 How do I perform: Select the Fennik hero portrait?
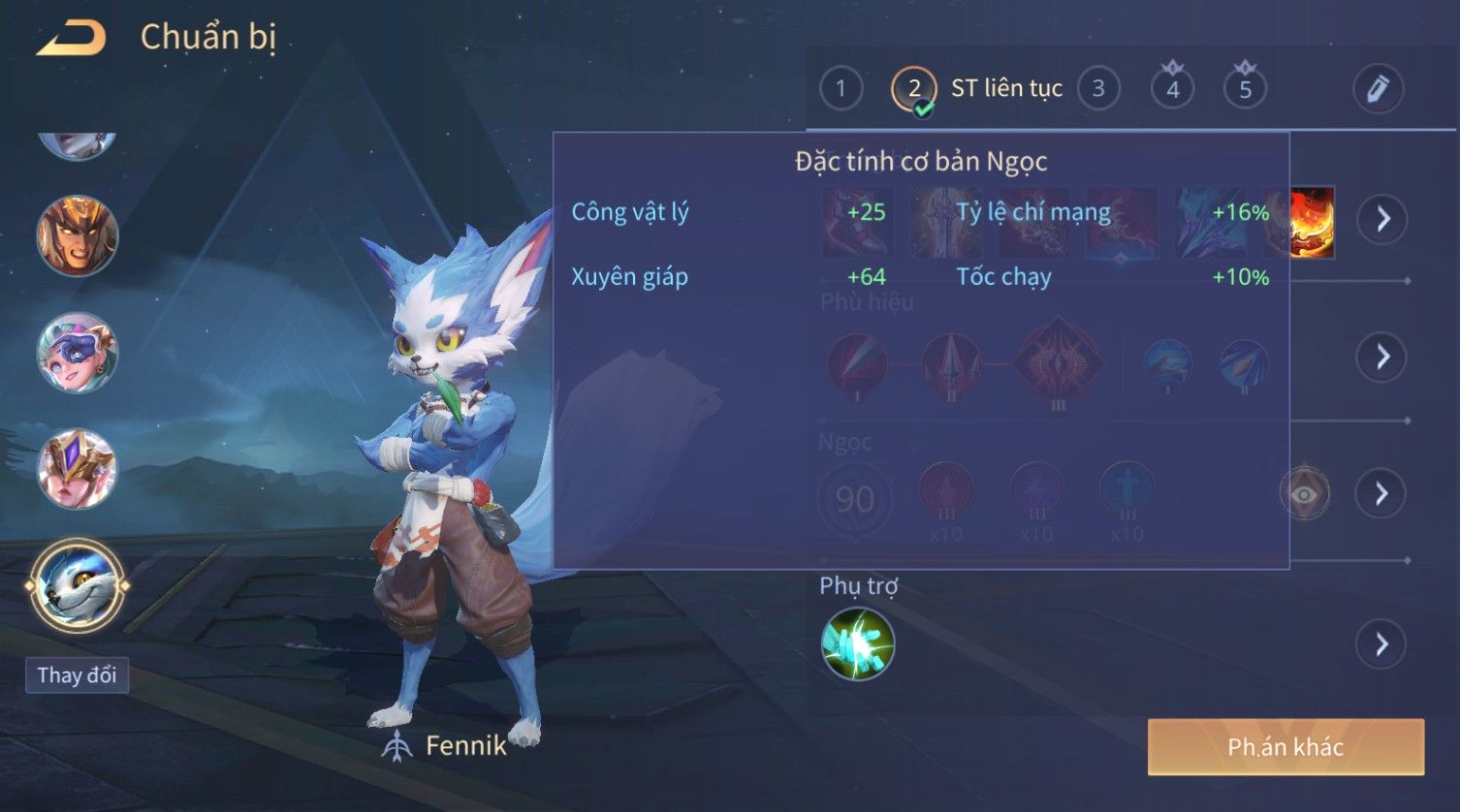[78, 585]
